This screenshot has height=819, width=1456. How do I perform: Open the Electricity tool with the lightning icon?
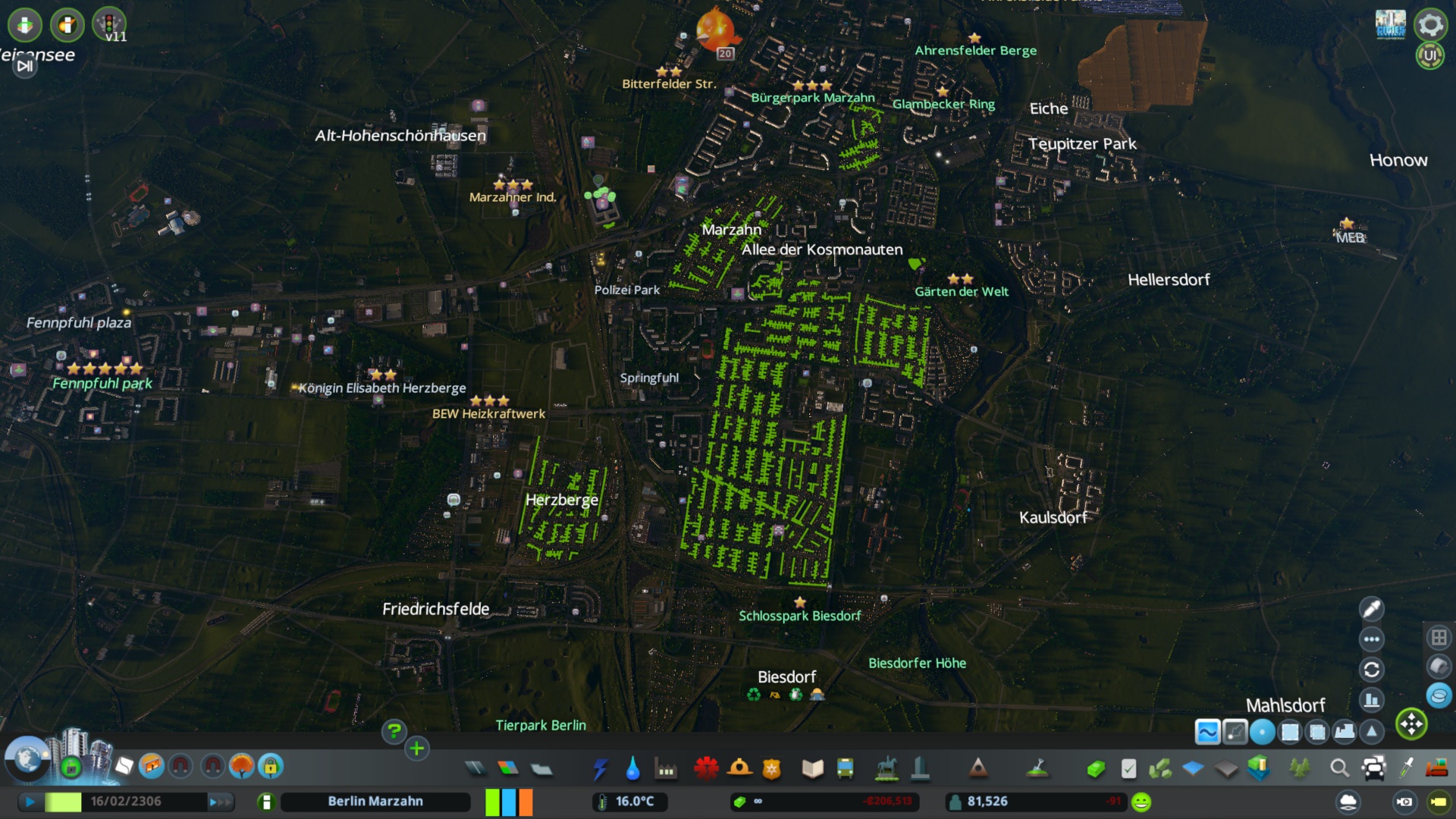click(601, 768)
